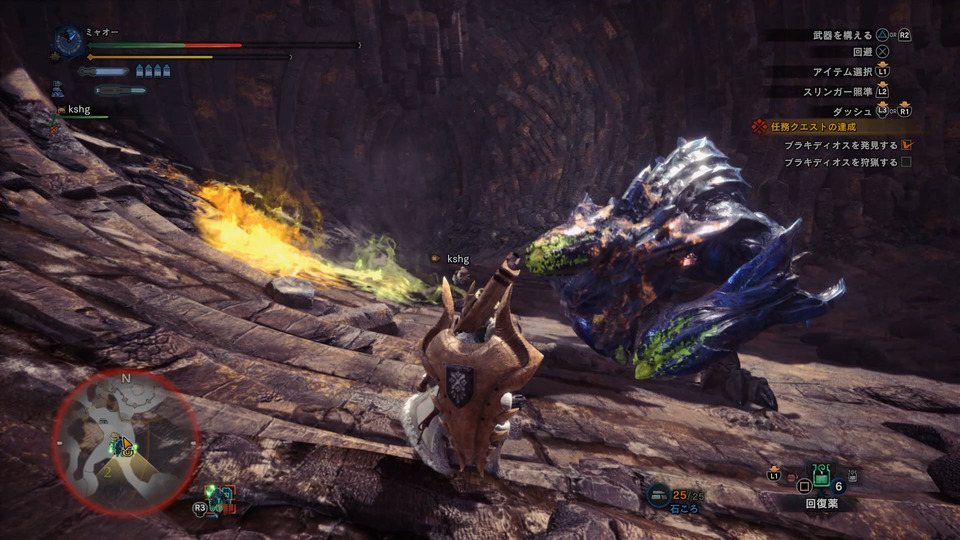Click the 石ころ slinger ammo icon
The image size is (960, 540).
[659, 492]
